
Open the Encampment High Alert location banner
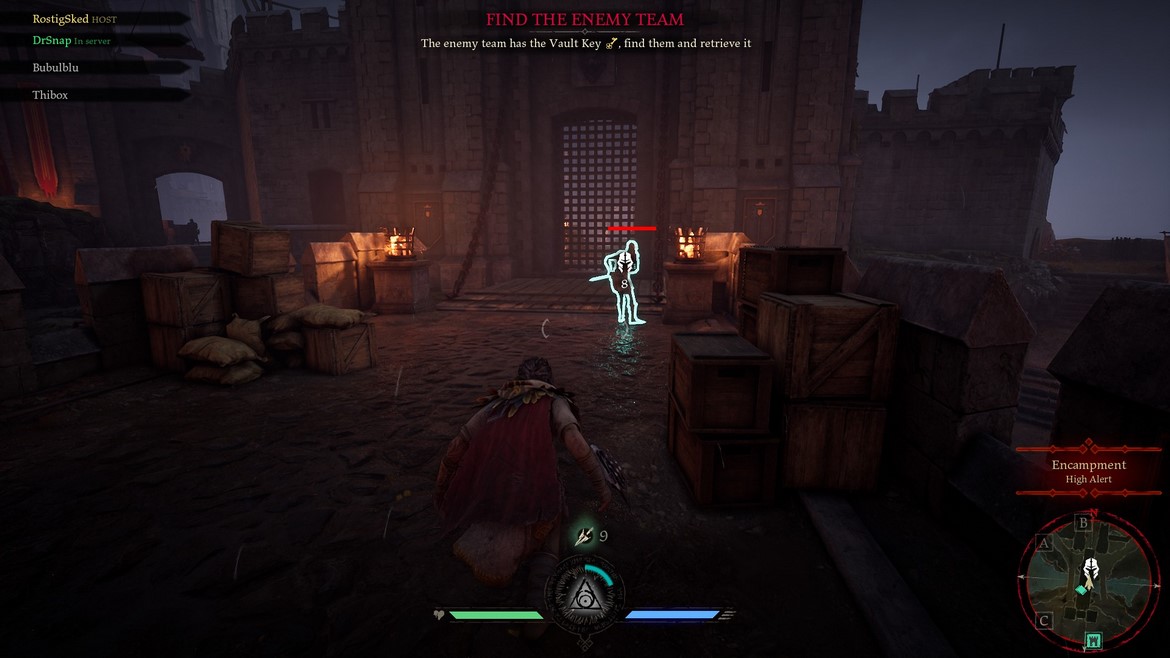tap(1088, 471)
